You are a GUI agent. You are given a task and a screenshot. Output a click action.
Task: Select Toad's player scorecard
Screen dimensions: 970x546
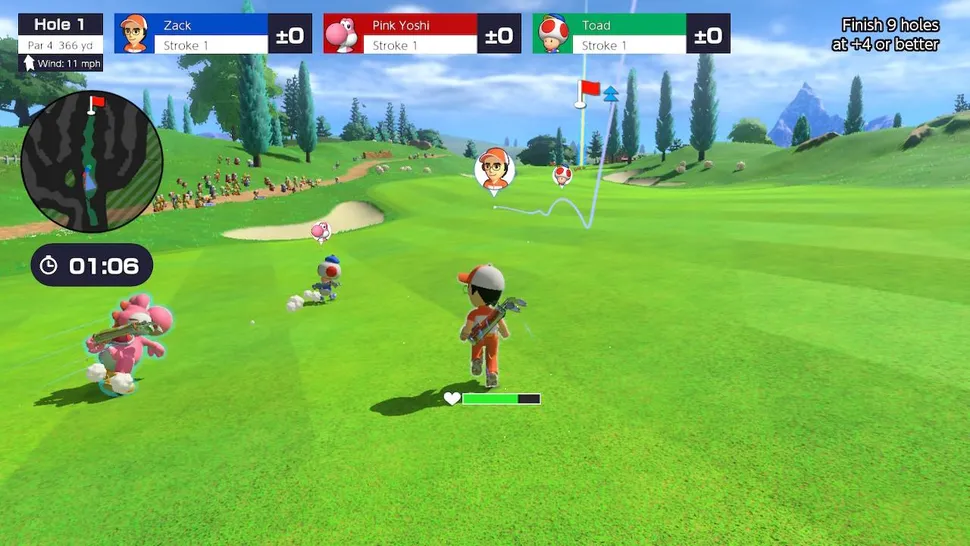point(631,34)
